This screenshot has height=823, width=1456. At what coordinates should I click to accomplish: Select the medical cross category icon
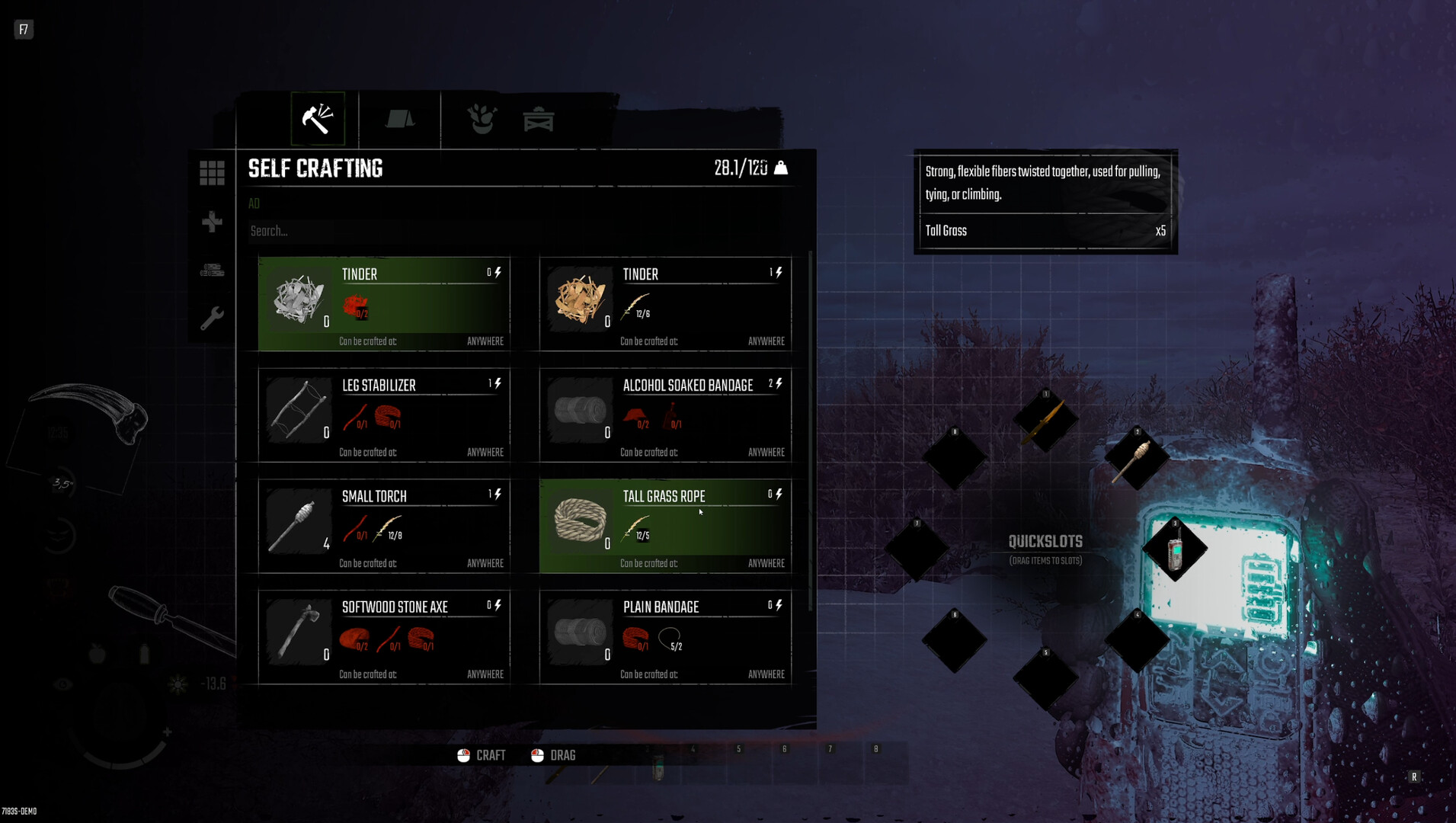click(x=211, y=223)
